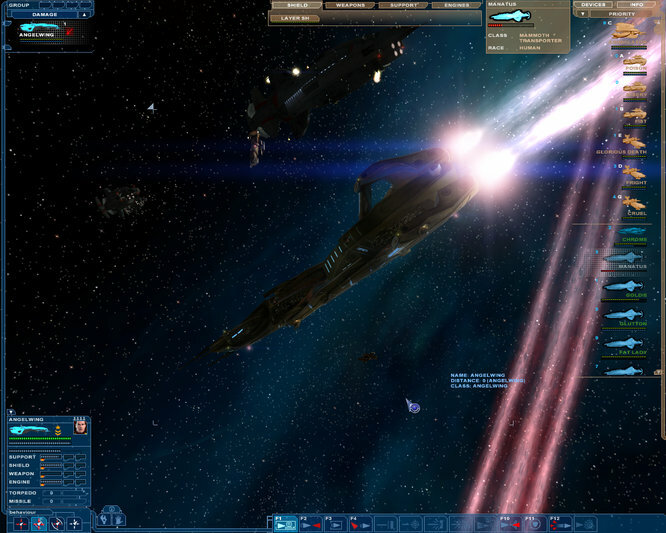
Task: Activate the F1 command slot
Action: click(284, 523)
